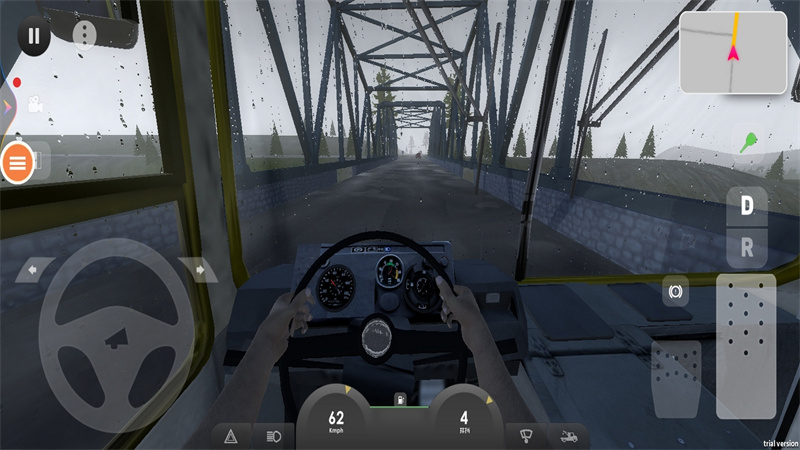Tap the brake pedal
Viewport: 800px width, 450px height.
[676, 378]
